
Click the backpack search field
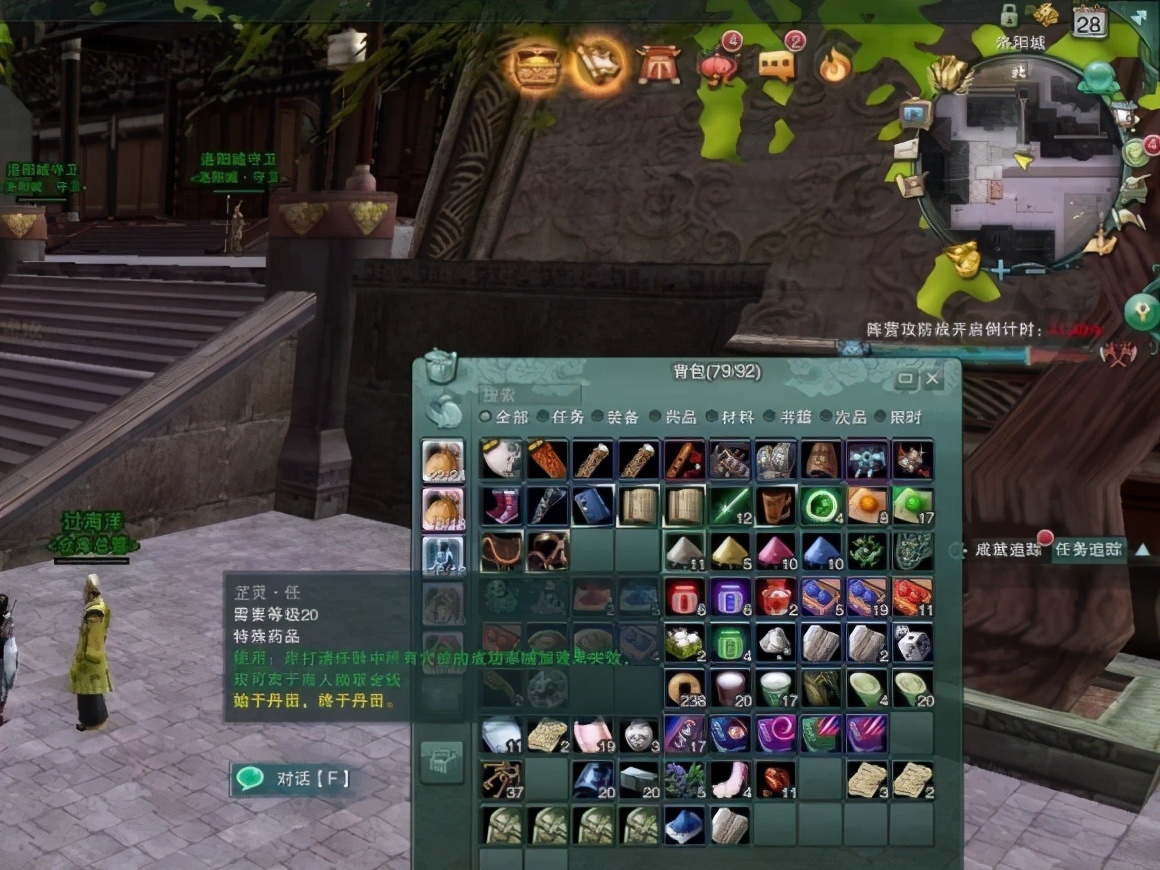pos(530,395)
